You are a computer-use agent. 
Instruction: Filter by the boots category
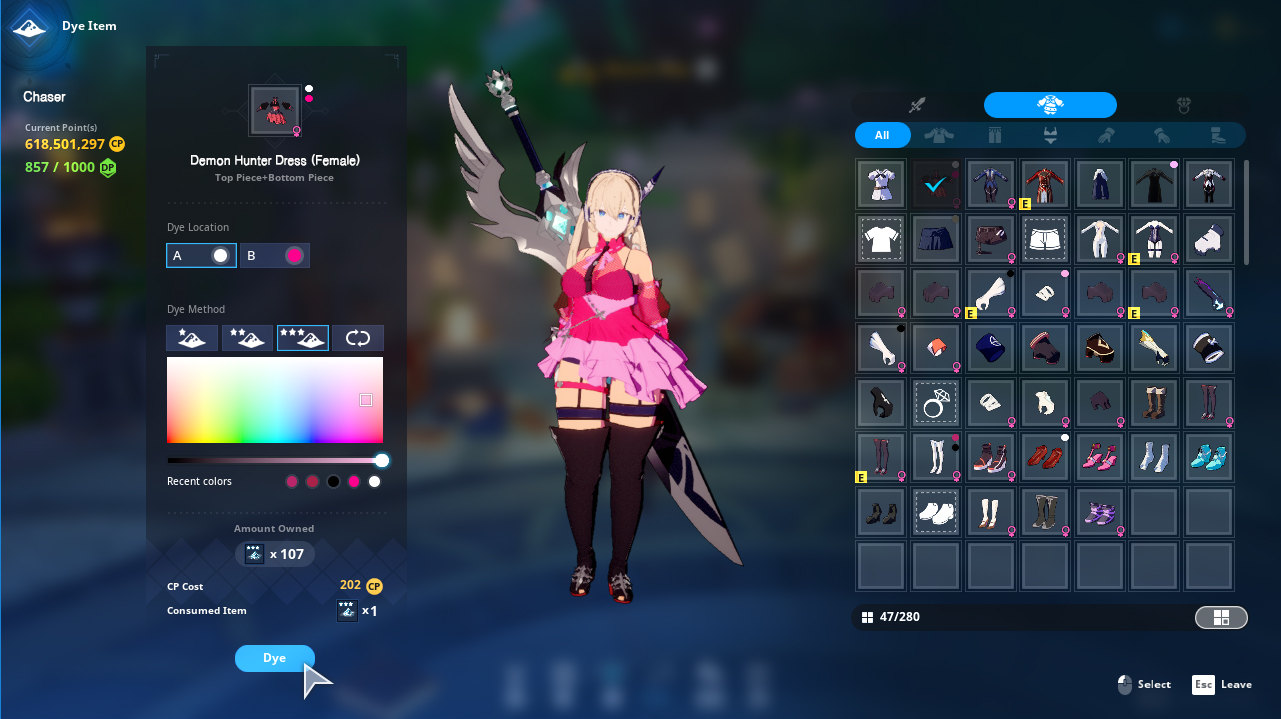1217,135
